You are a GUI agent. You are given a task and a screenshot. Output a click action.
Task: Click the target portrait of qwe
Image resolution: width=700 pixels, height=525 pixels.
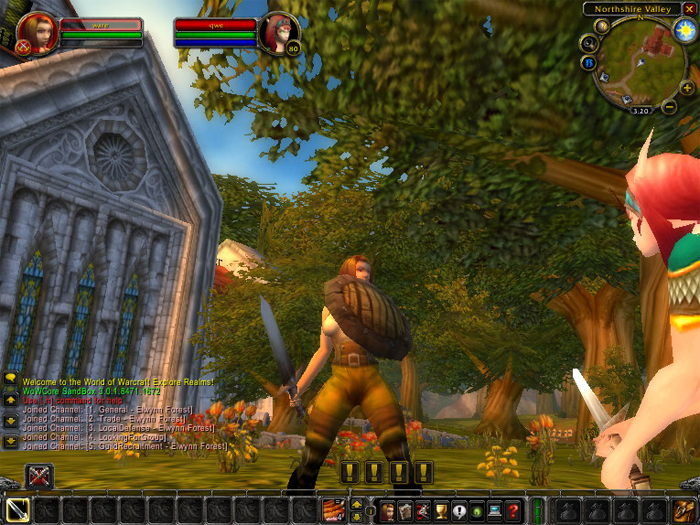(x=278, y=33)
